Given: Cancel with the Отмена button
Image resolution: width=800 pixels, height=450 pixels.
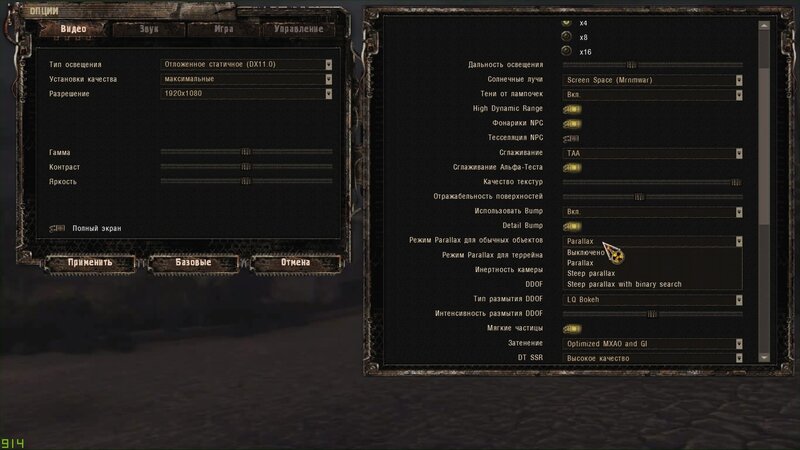Looking at the screenshot, I should [295, 262].
